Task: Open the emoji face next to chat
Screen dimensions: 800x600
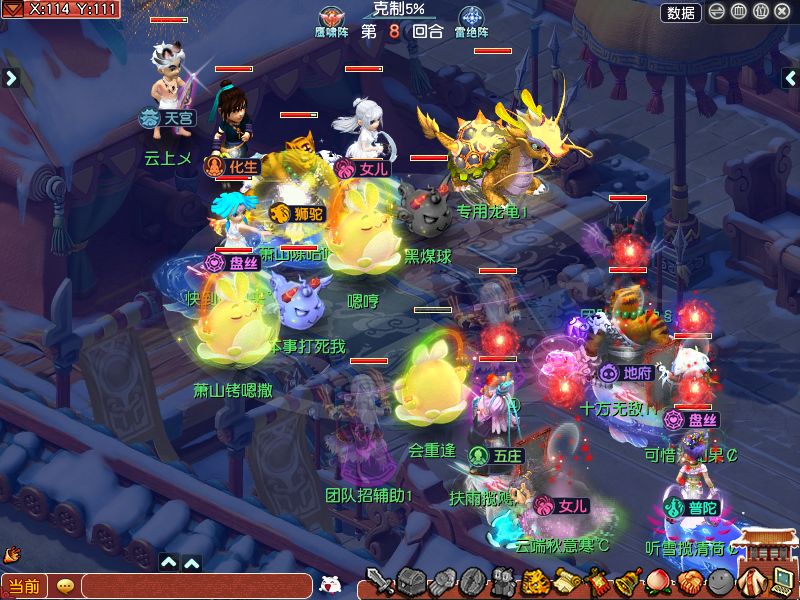Action: pyautogui.click(x=330, y=584)
